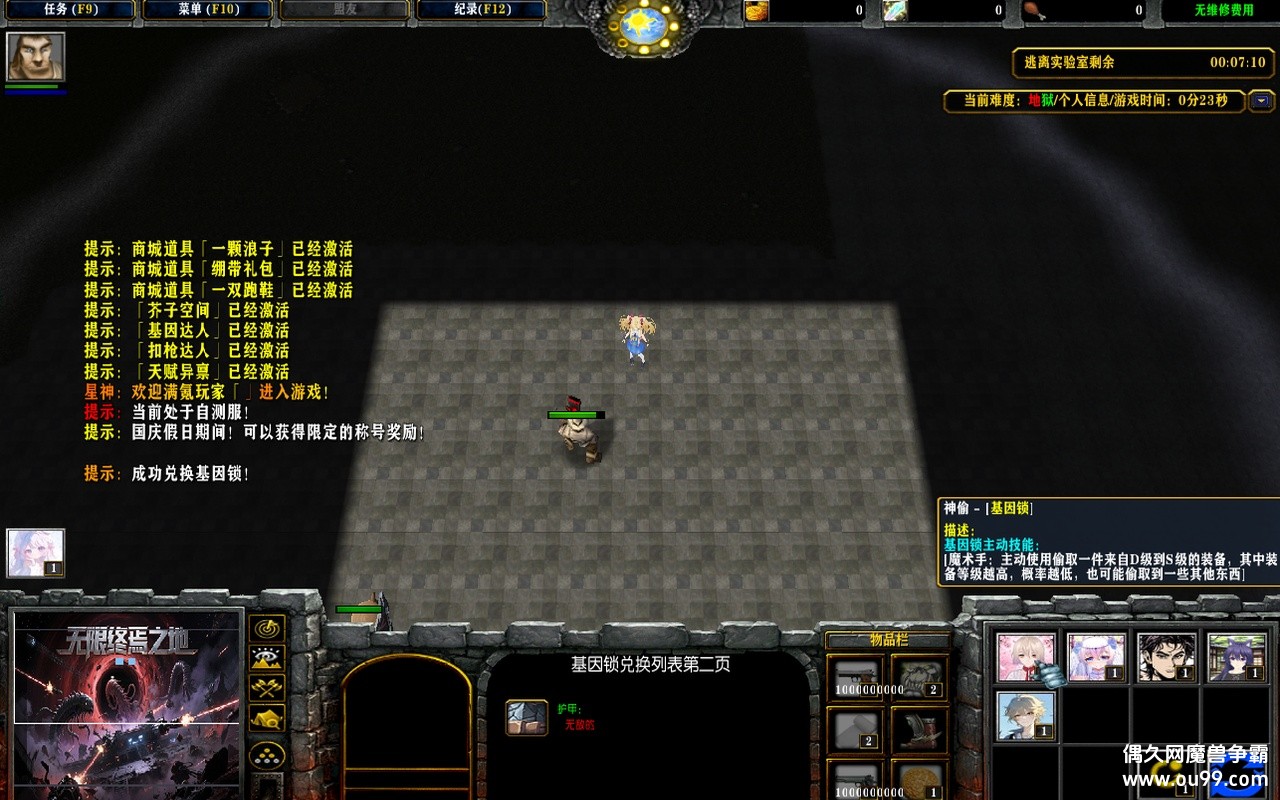Screen dimensions: 1280x800
Task: Click the grayed 盟友 allies button
Action: [x=344, y=9]
